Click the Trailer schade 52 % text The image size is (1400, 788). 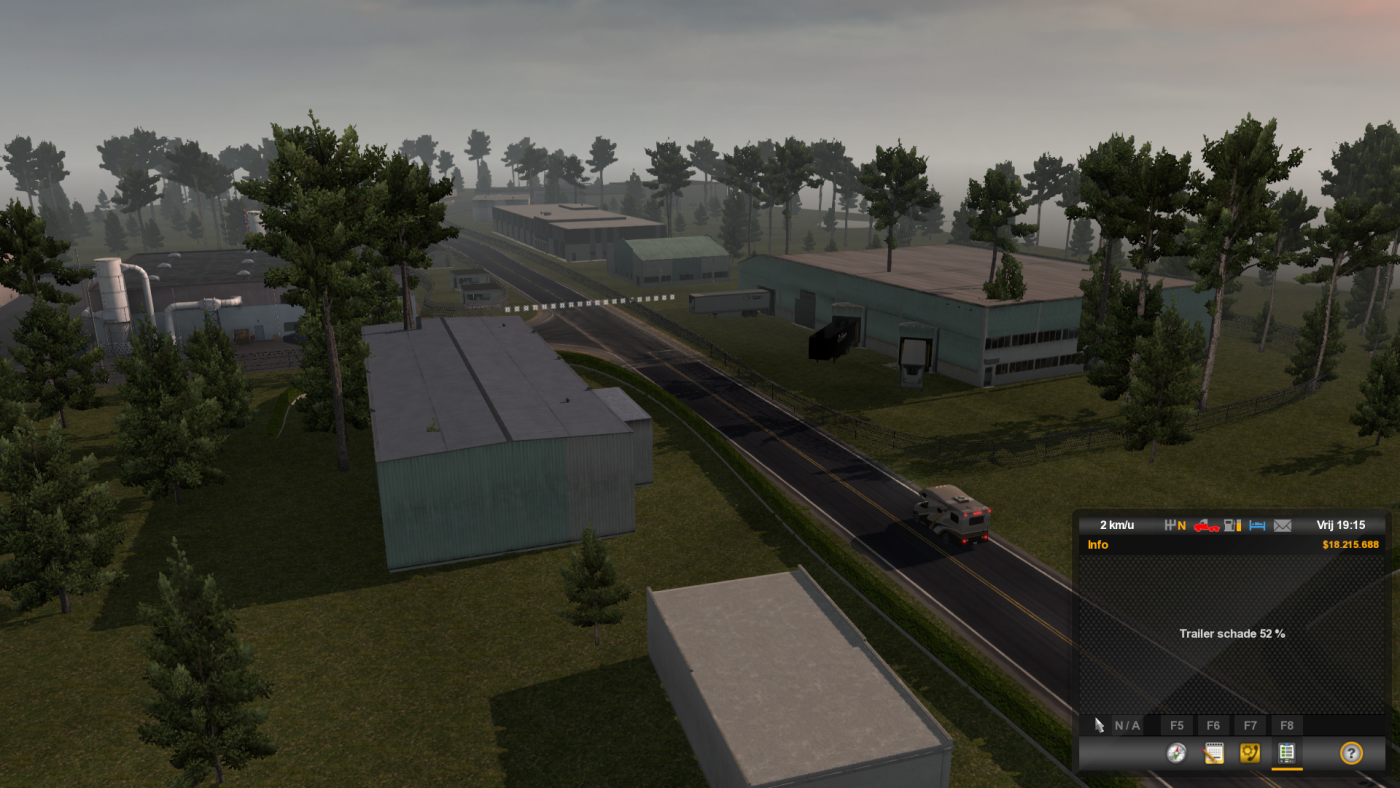pos(1232,633)
